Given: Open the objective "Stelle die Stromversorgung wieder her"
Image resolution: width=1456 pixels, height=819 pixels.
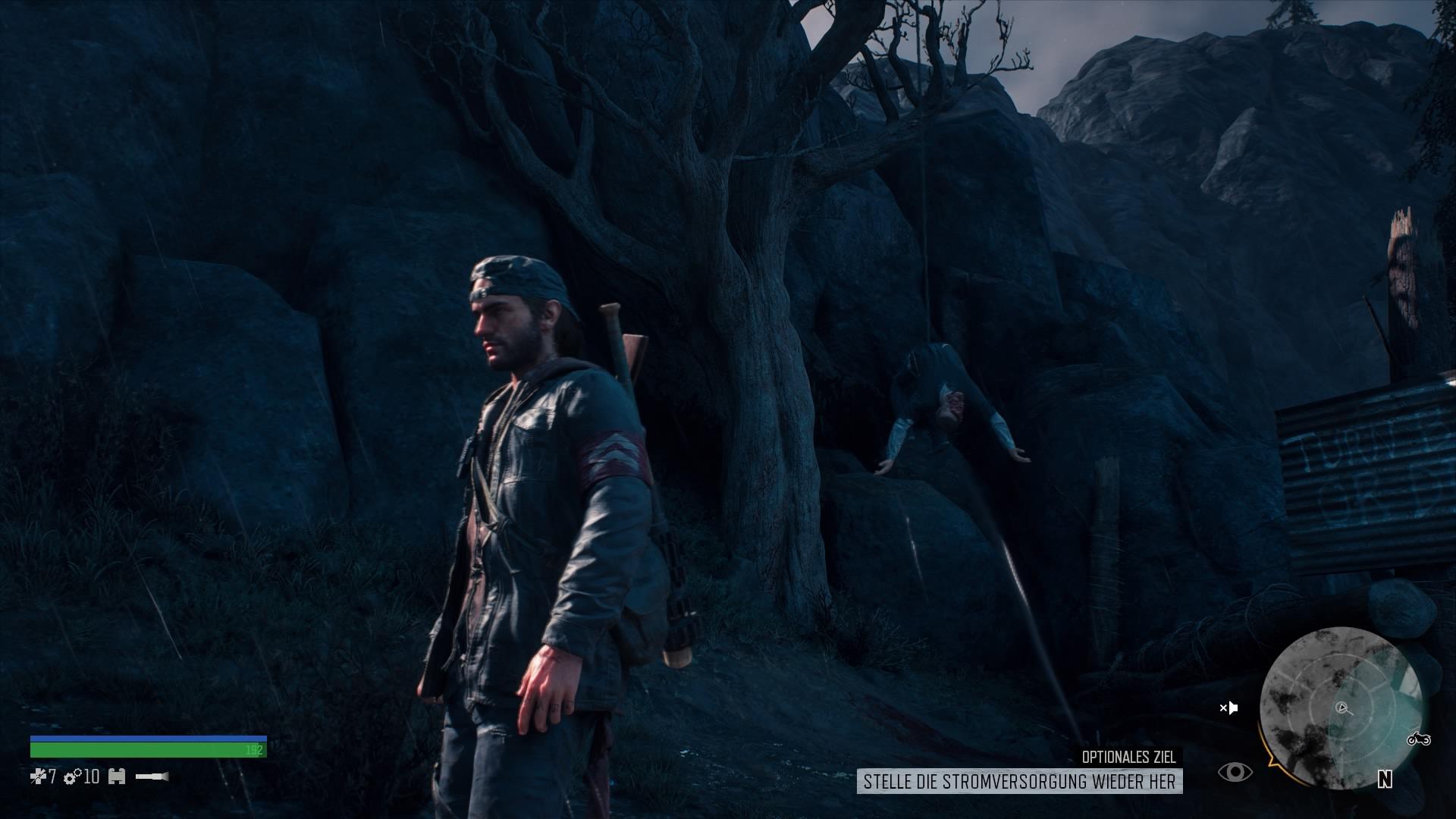Looking at the screenshot, I should [x=1019, y=781].
